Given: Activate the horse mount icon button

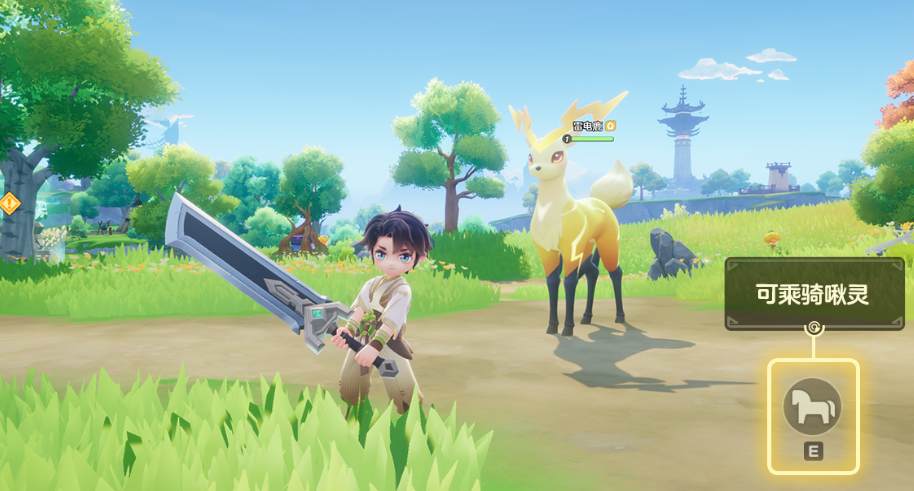Looking at the screenshot, I should tap(812, 406).
